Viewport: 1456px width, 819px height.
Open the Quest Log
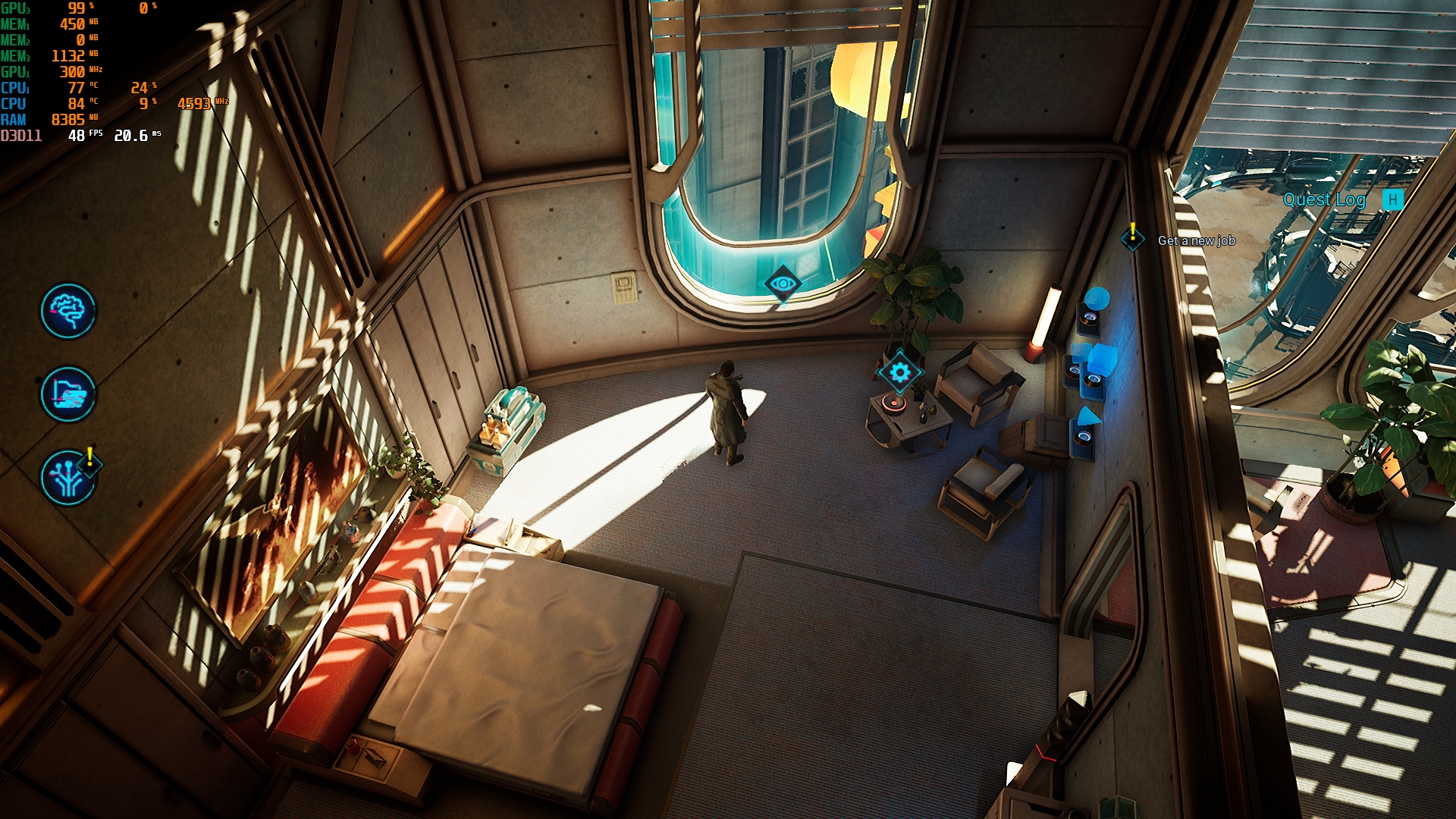1324,199
